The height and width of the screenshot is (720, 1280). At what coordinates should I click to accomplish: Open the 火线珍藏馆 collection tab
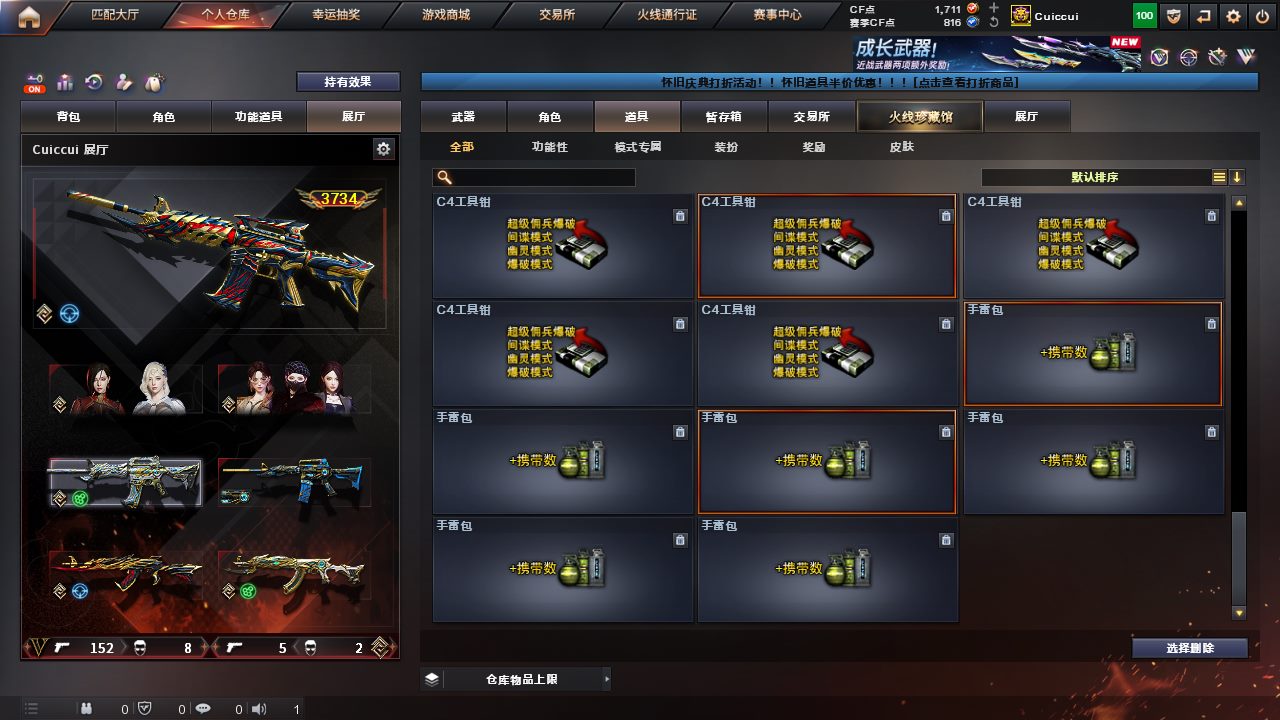click(920, 117)
